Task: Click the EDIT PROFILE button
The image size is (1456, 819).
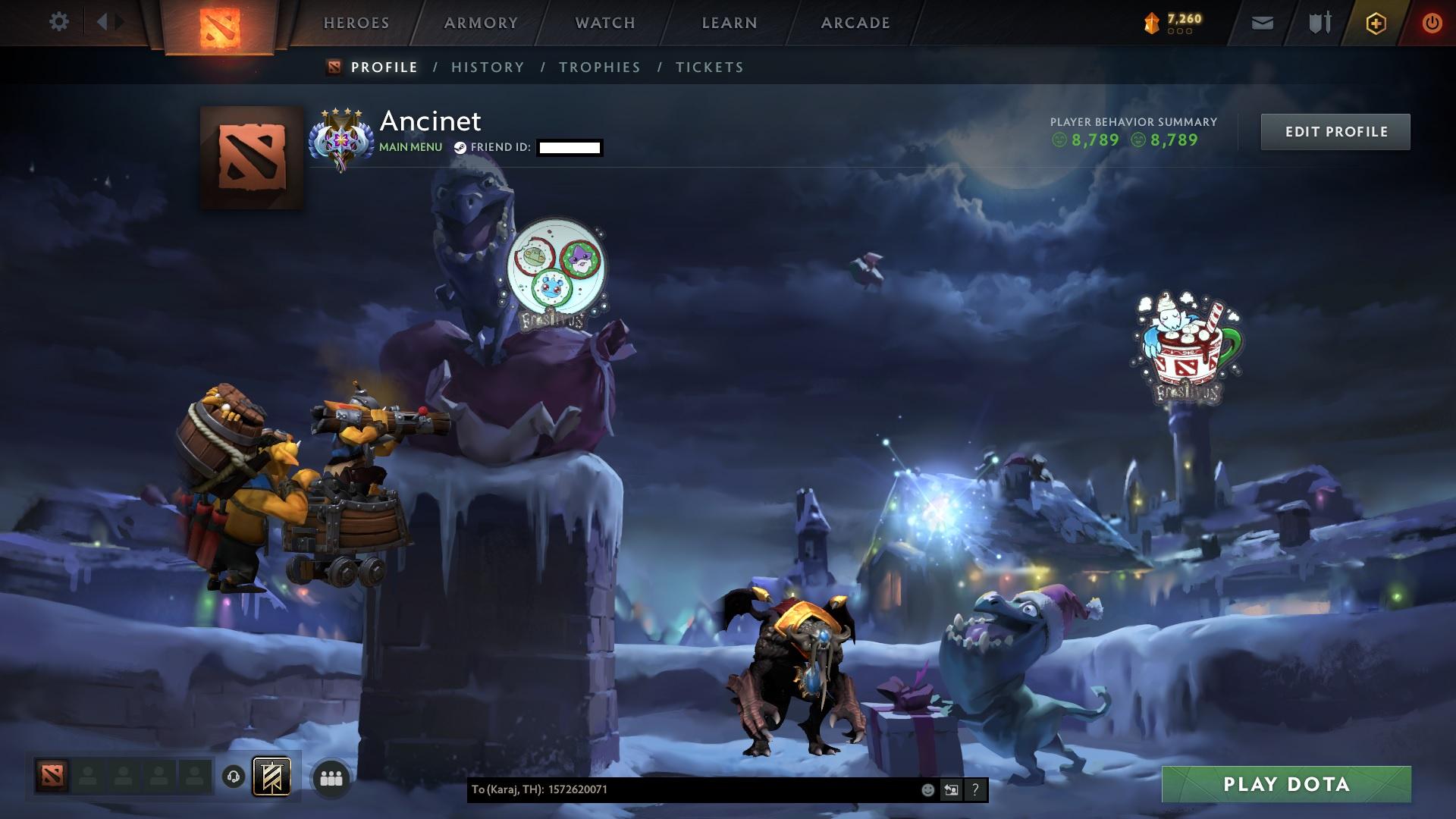Action: pyautogui.click(x=1335, y=130)
